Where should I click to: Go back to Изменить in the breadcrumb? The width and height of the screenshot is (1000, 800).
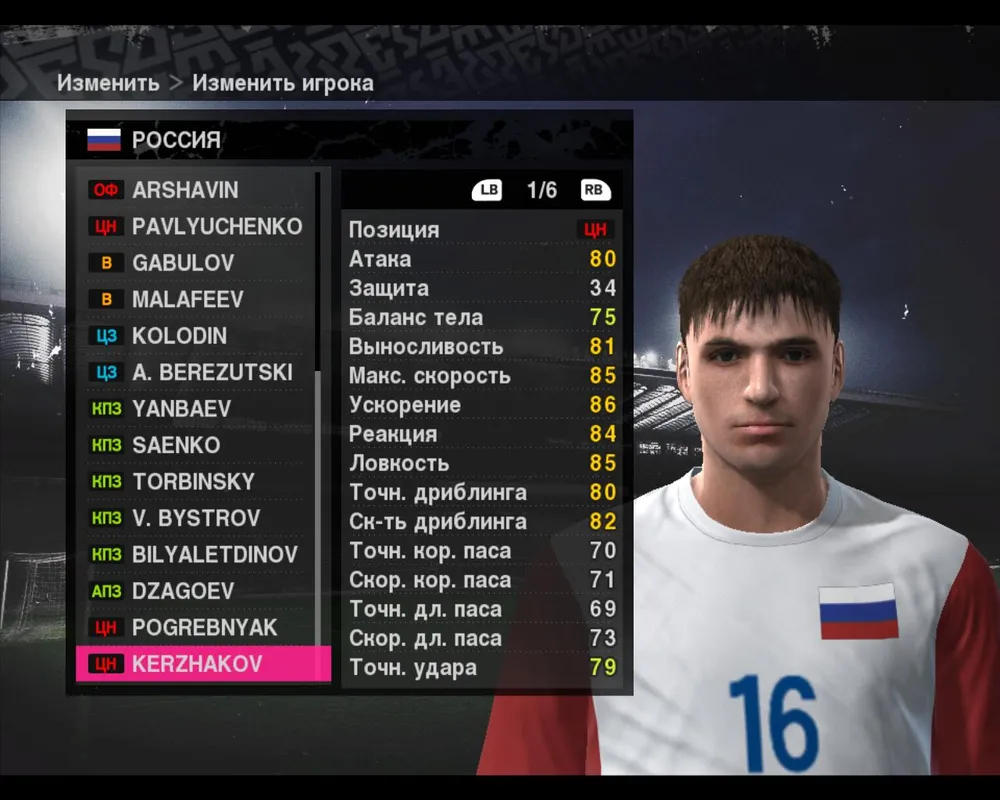108,83
